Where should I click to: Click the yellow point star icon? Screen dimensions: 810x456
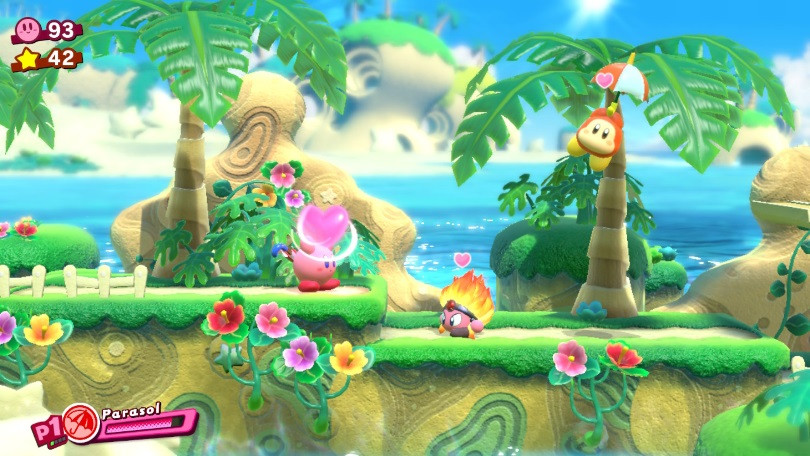pyautogui.click(x=27, y=59)
